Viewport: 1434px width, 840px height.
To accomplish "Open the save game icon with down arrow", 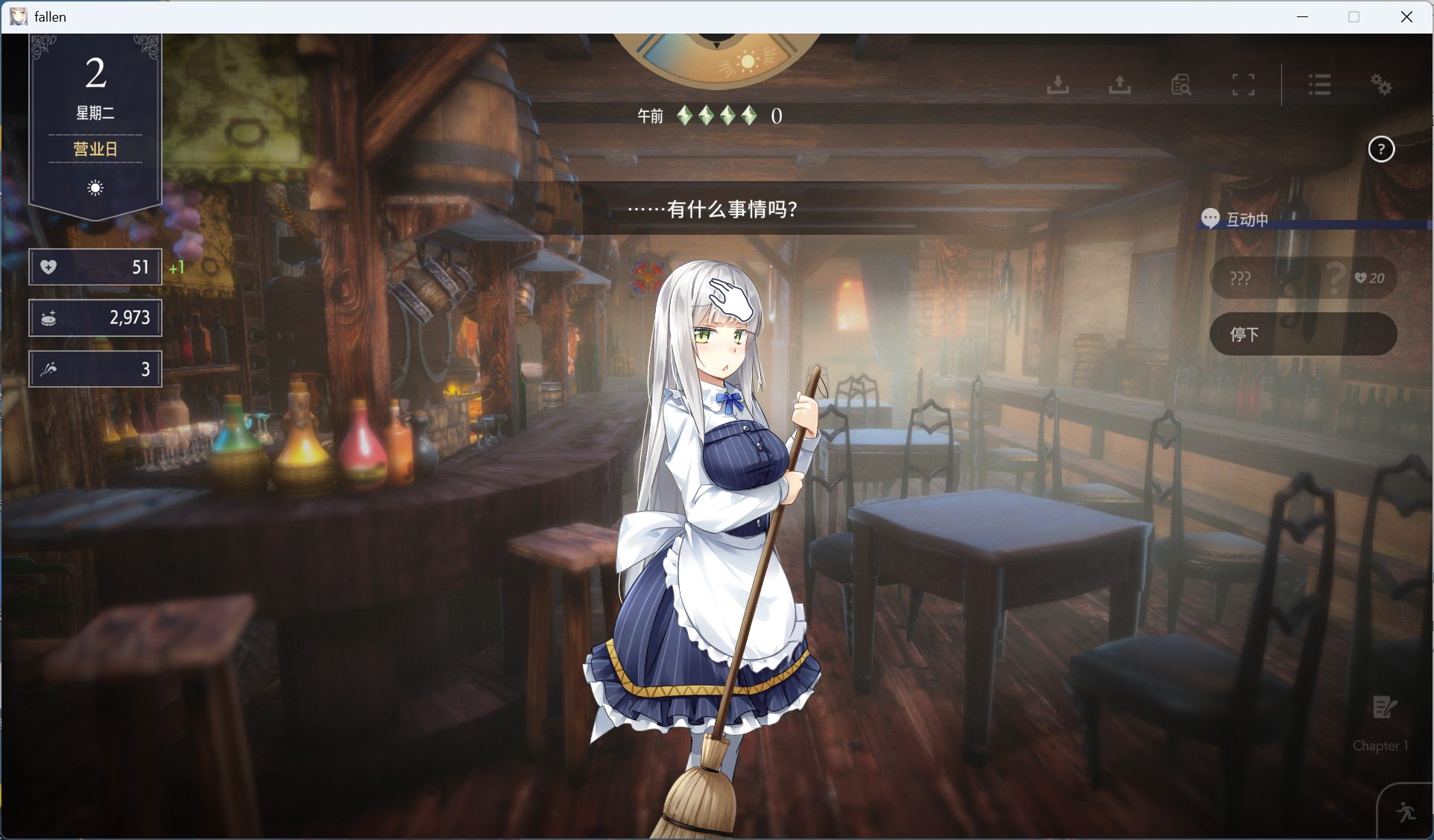I will coord(1058,84).
